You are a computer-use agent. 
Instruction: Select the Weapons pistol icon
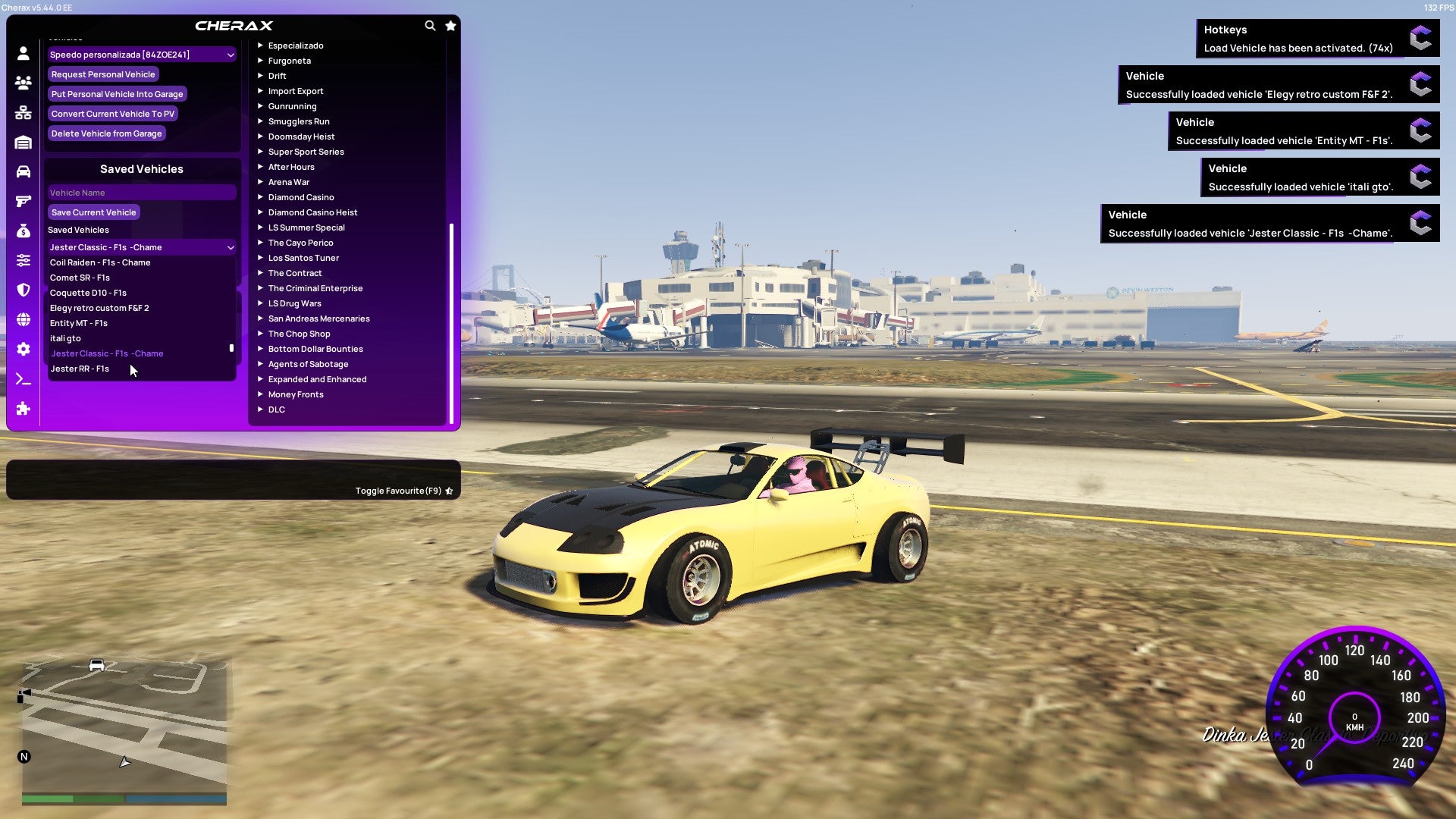pos(23,202)
